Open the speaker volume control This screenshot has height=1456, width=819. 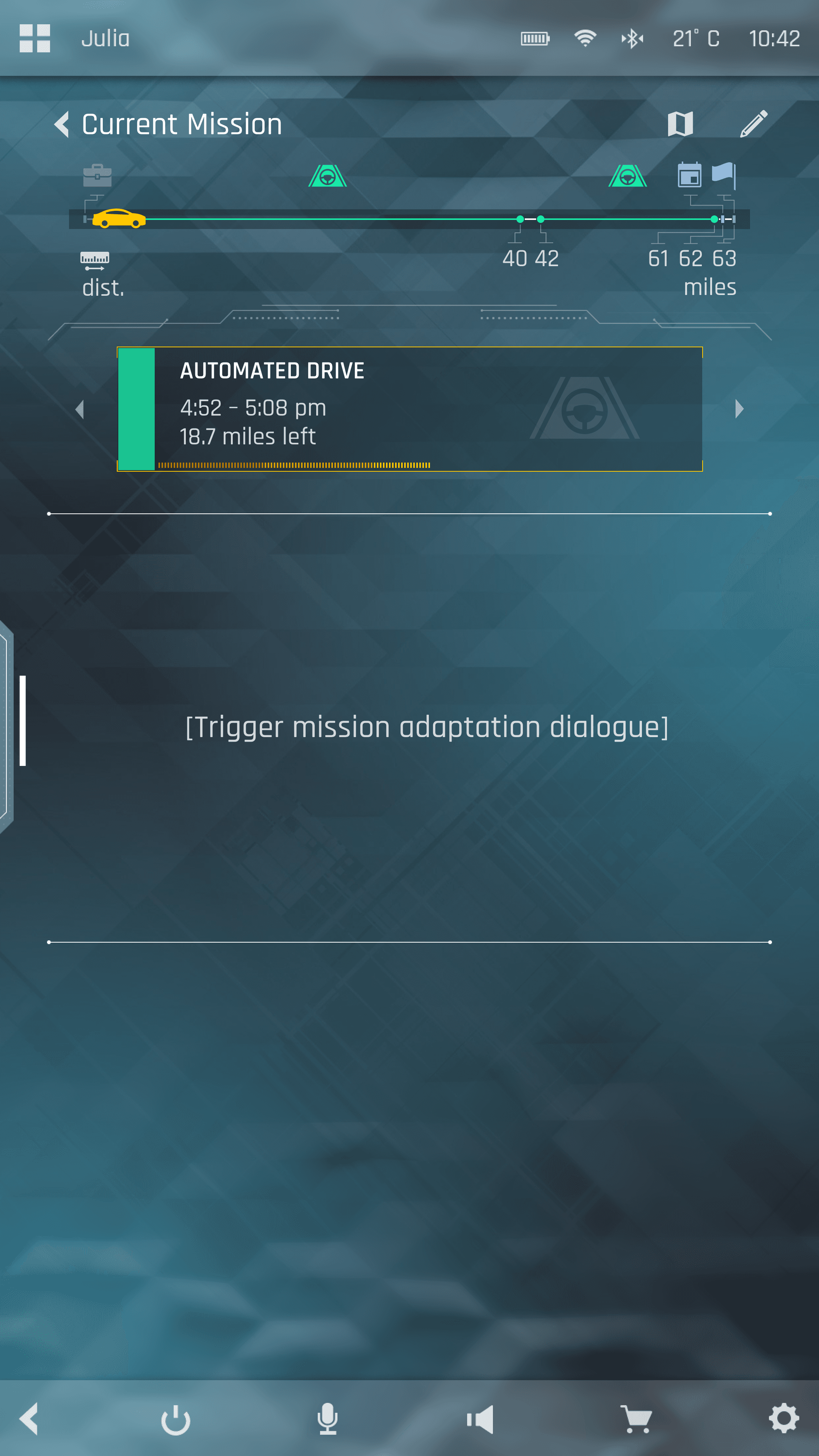pos(480,1419)
